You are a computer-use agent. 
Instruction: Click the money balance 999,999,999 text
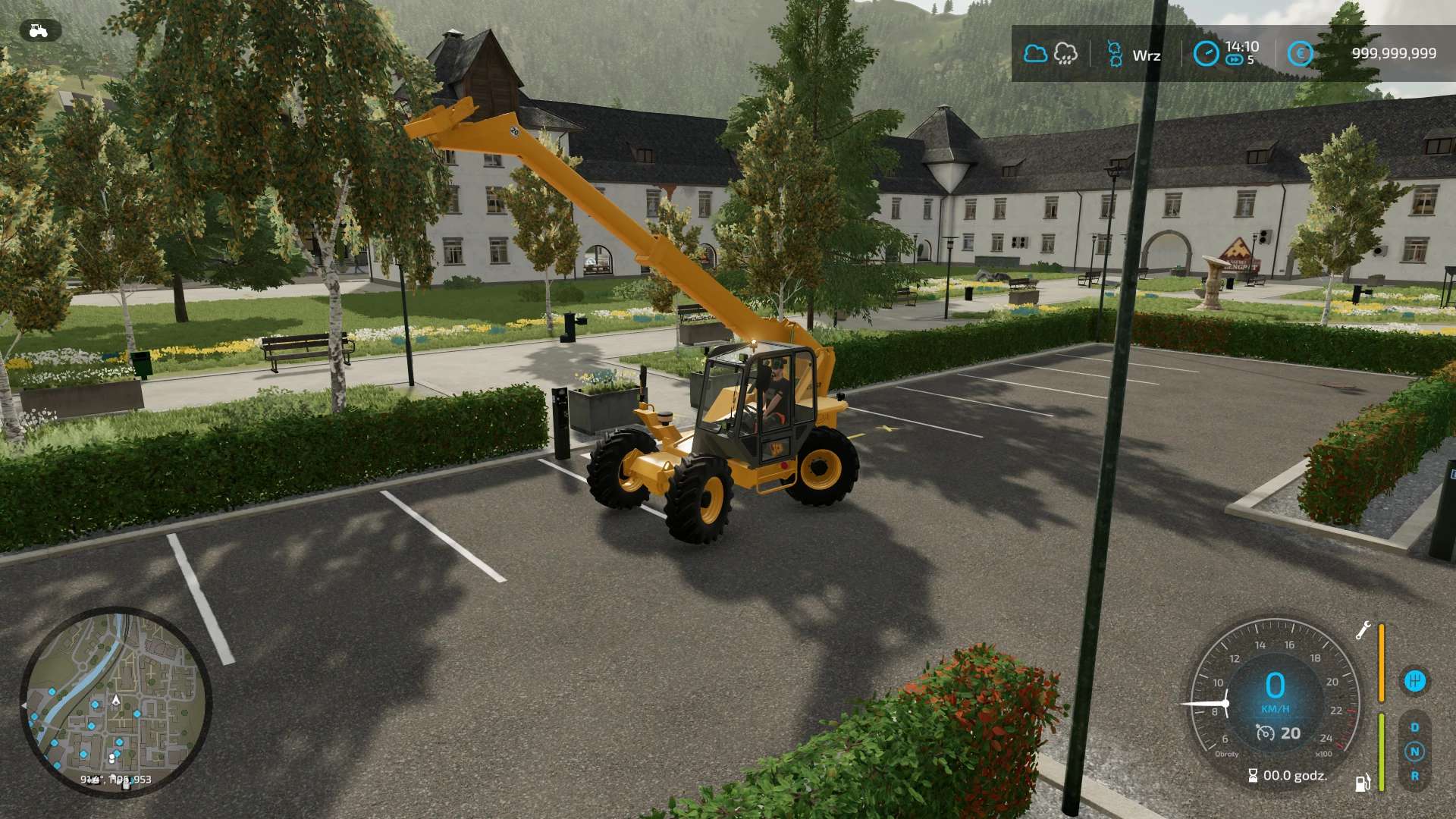tap(1393, 53)
